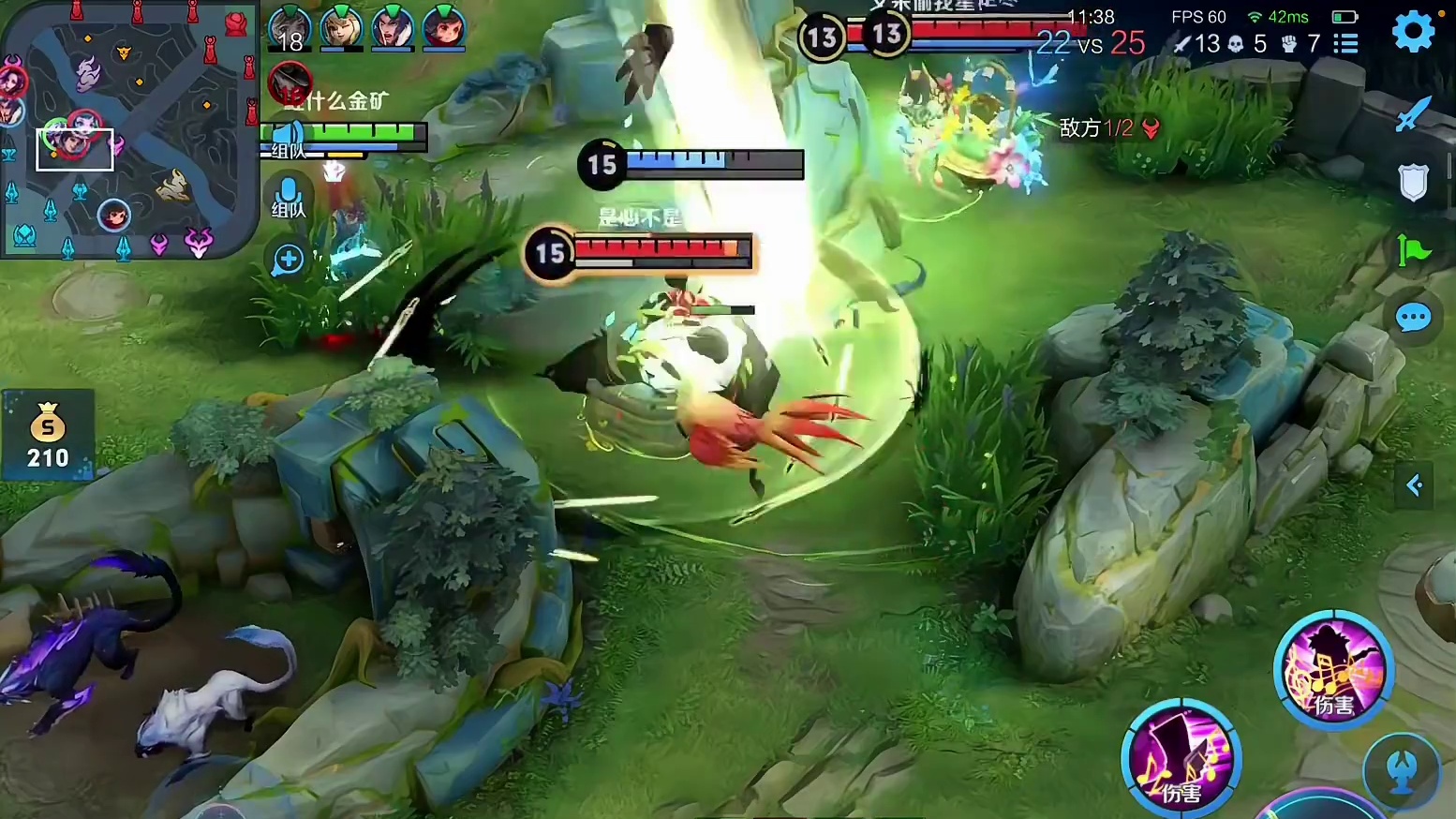Select the teammate portrait showing 18
1456x819 pixels.
(290, 29)
